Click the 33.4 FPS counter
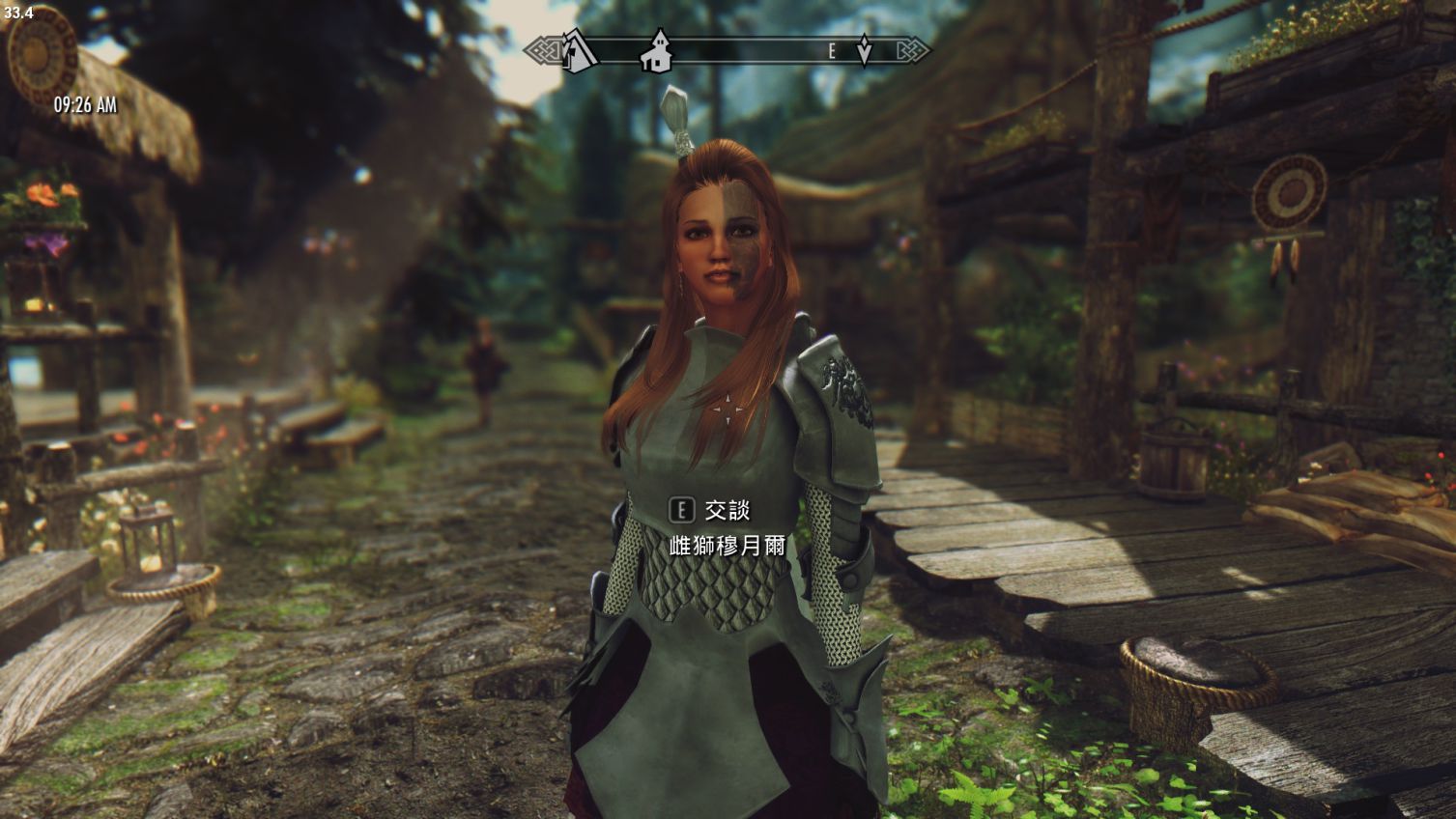 click(x=19, y=13)
